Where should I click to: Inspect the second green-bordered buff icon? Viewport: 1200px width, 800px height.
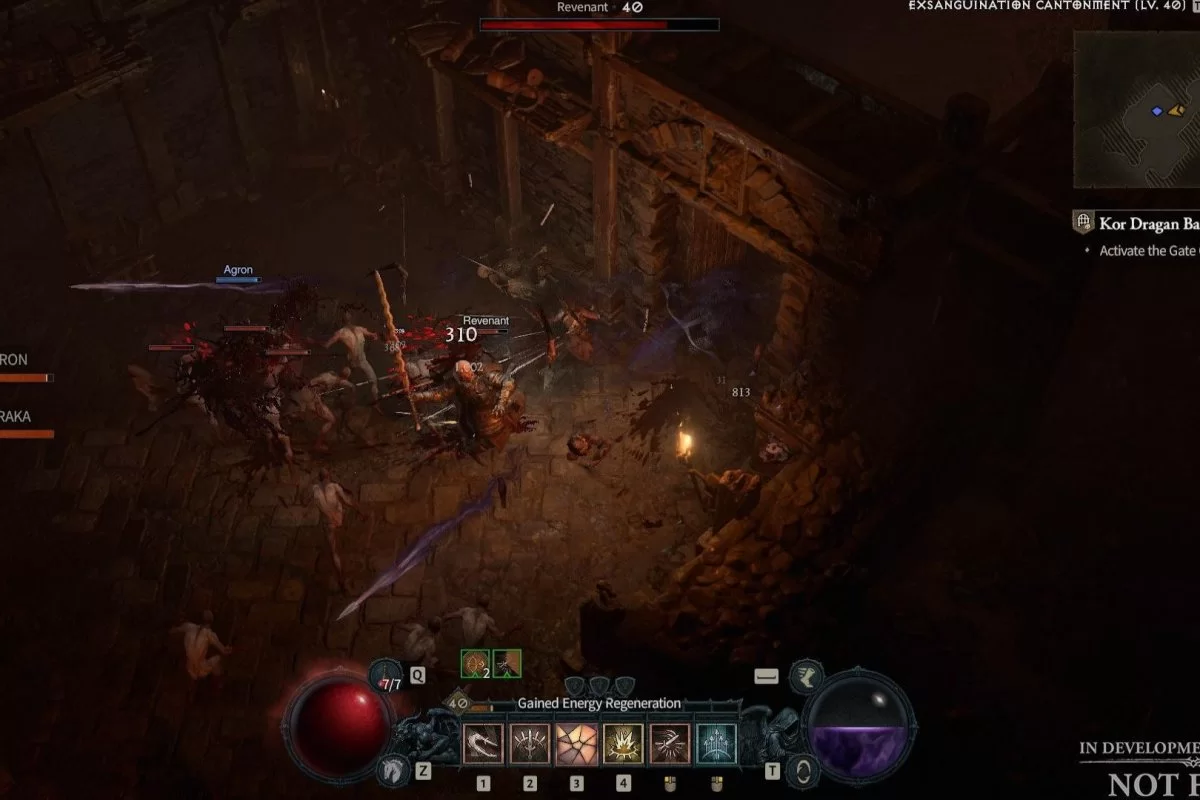point(507,662)
